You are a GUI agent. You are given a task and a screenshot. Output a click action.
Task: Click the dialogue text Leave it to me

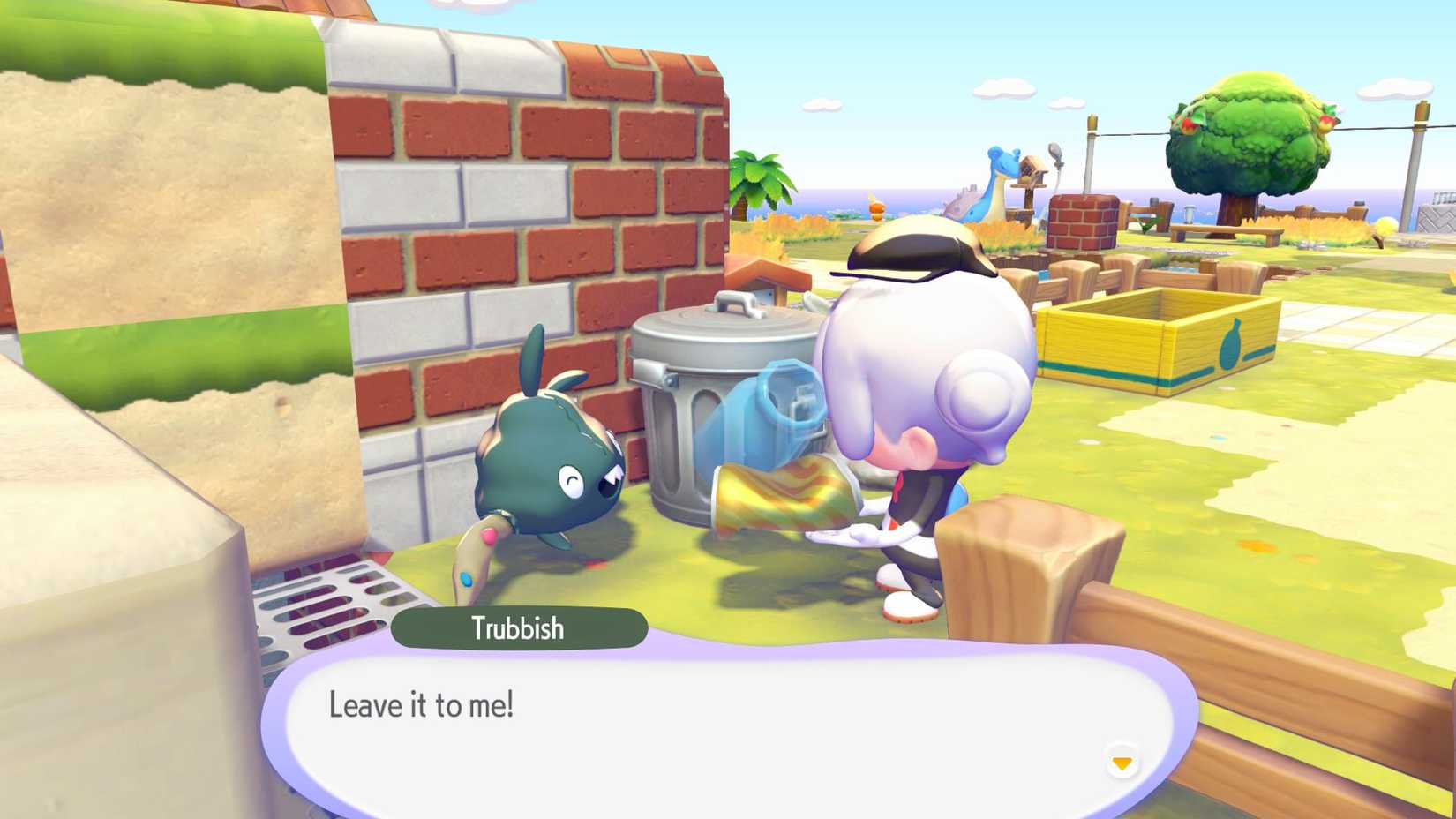(424, 704)
